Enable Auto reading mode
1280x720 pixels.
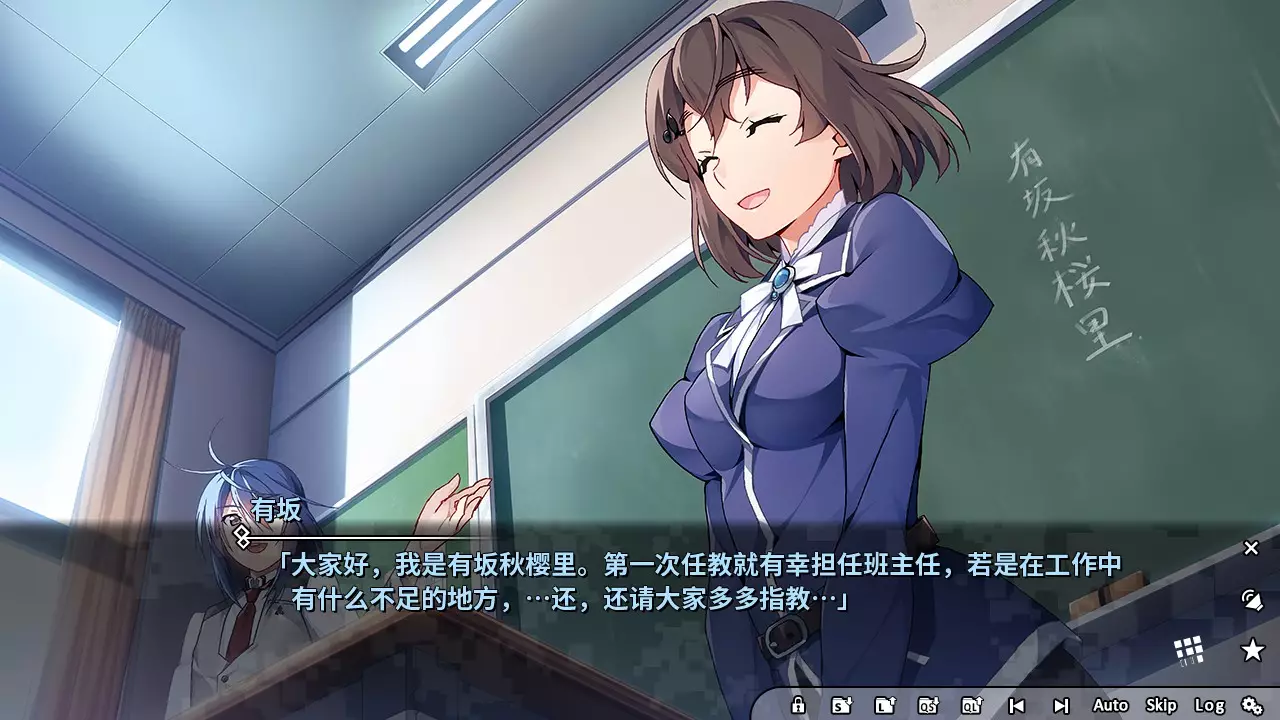(x=1110, y=704)
